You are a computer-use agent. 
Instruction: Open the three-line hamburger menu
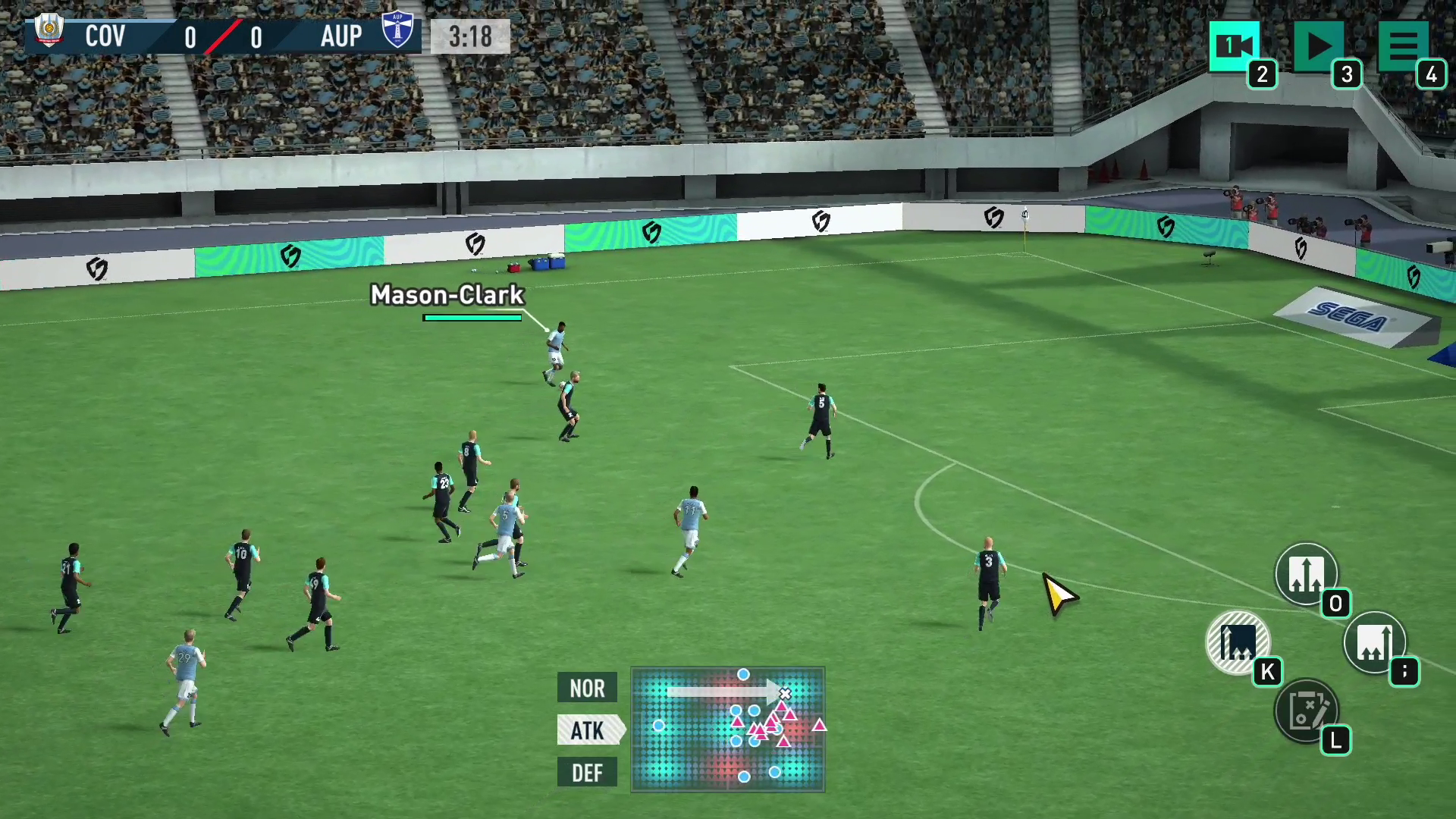click(1403, 45)
